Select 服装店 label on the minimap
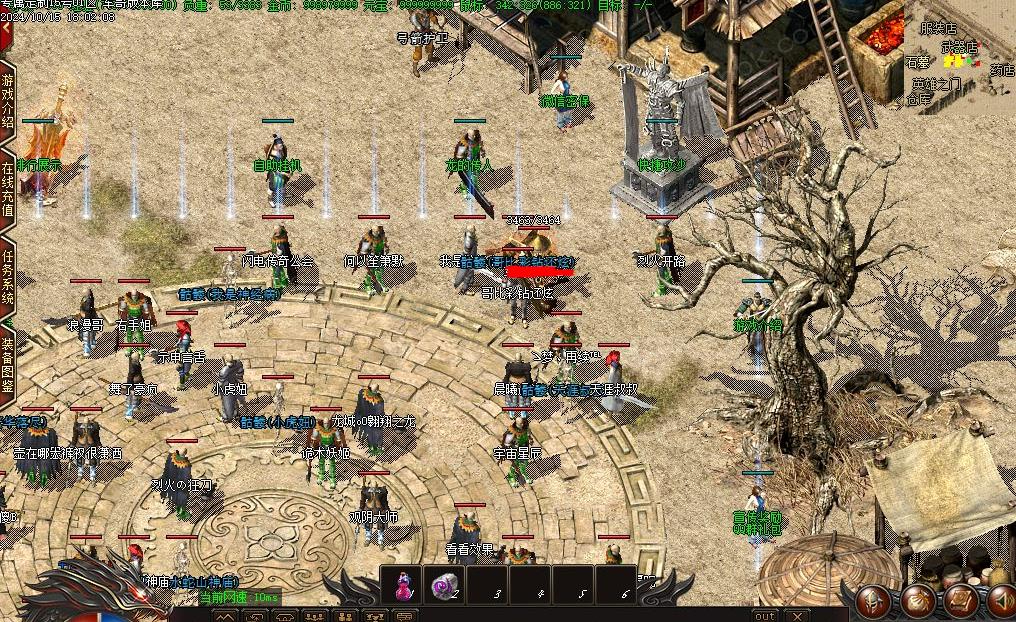Viewport: 1016px width, 622px height. (938, 30)
